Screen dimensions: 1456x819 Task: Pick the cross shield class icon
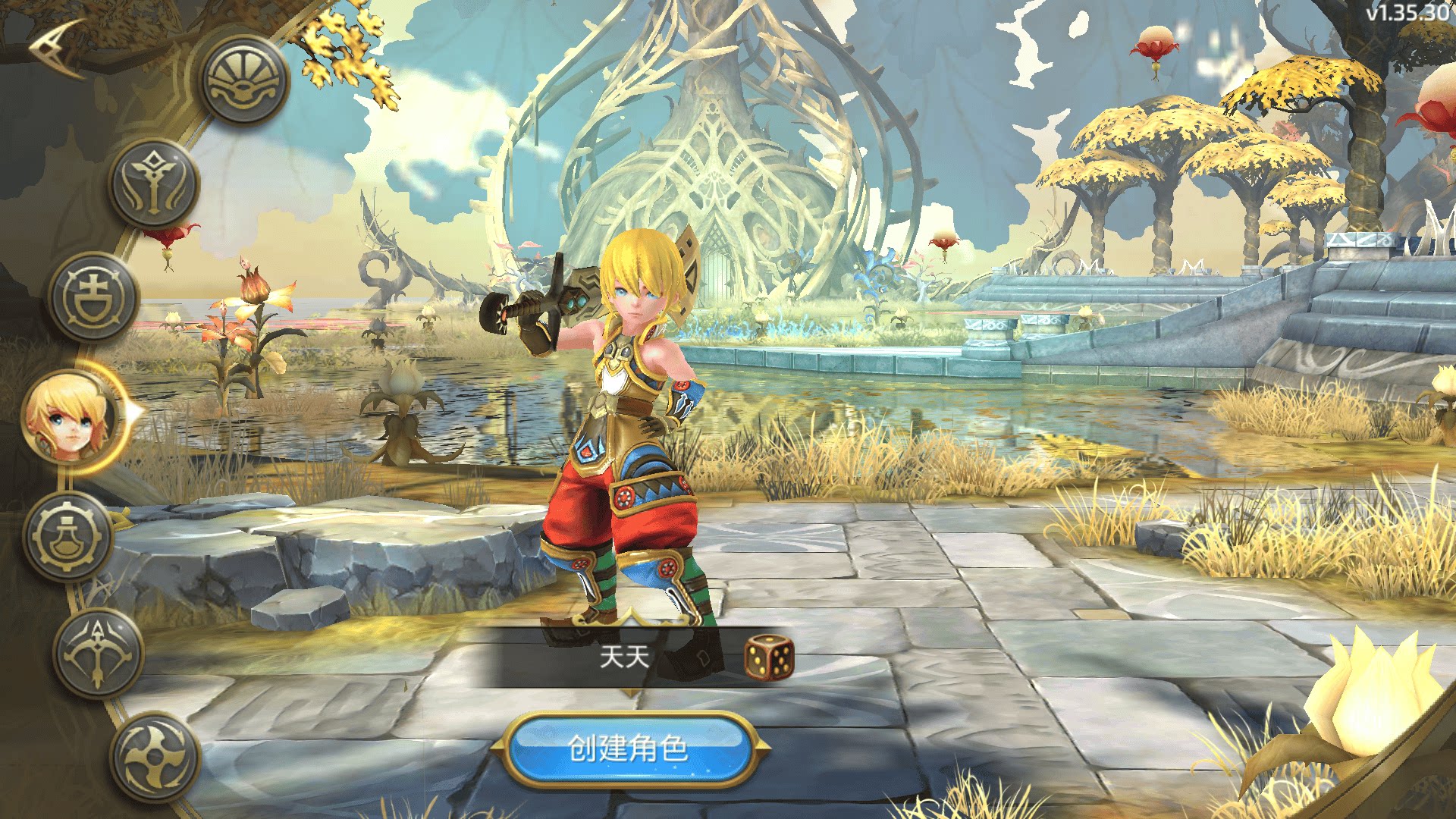[x=93, y=297]
